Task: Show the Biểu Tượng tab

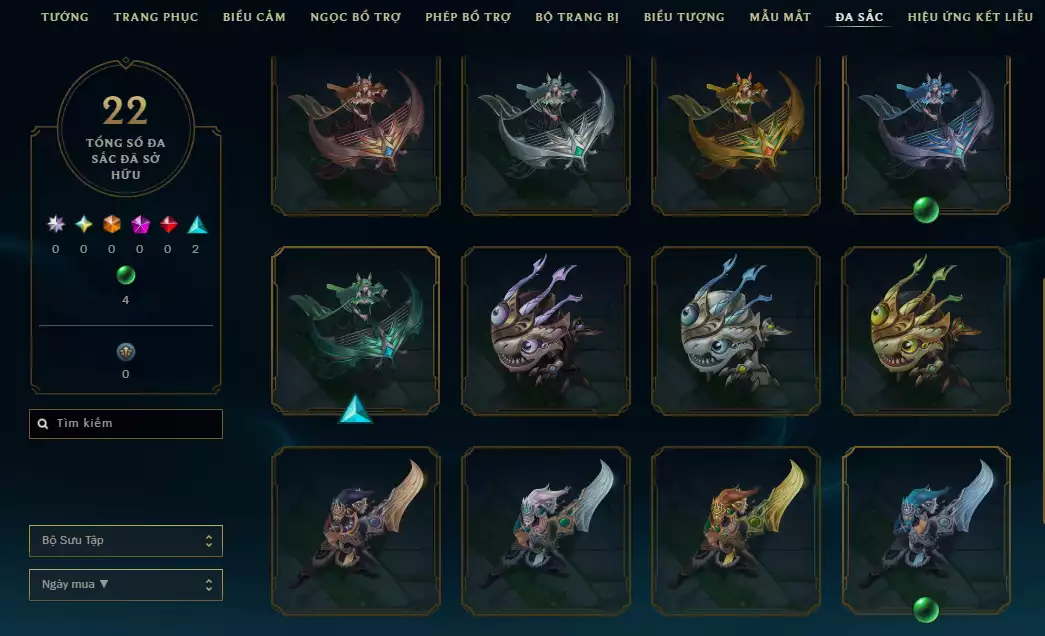Action: click(x=684, y=17)
